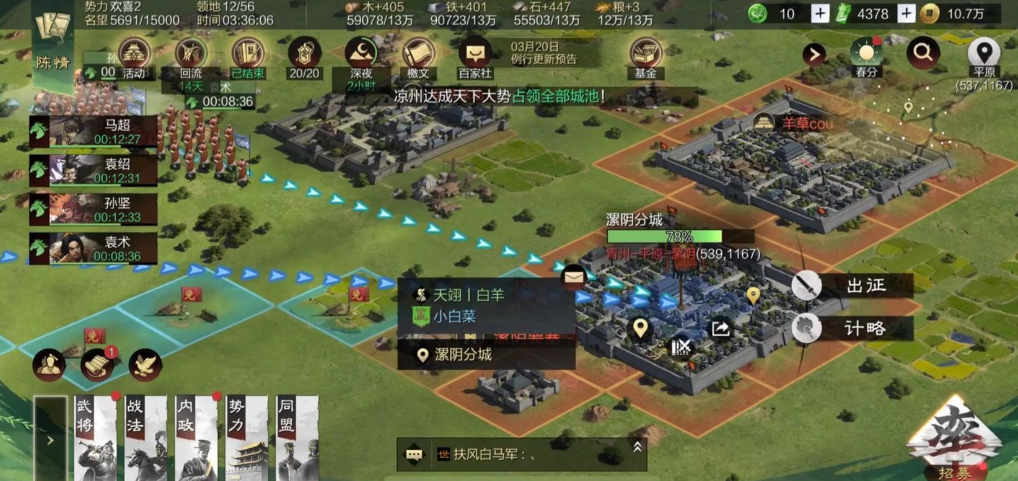Select the 袁绍 army march entry

(93, 170)
